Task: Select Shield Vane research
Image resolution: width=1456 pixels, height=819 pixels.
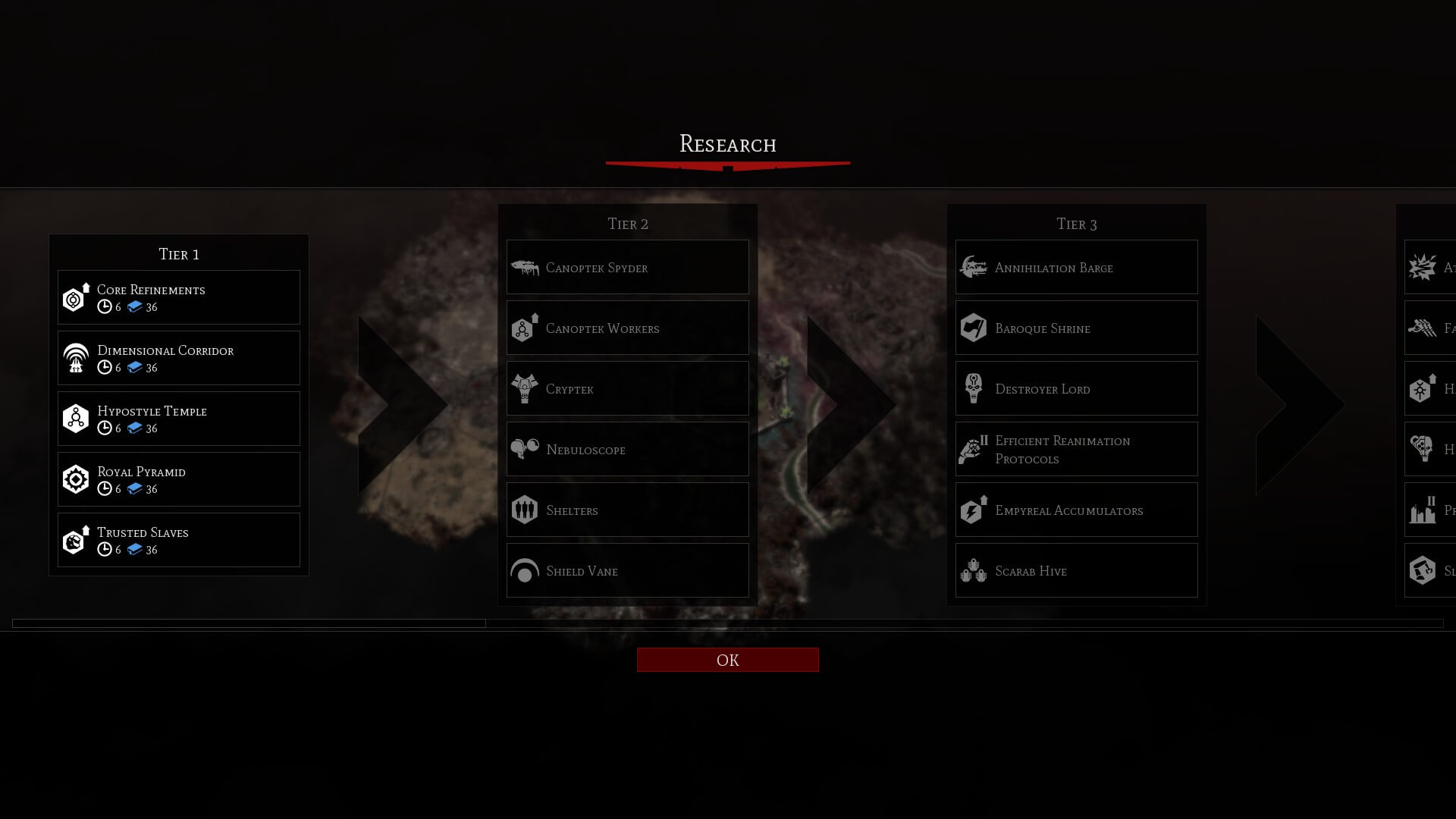Action: 627,570
